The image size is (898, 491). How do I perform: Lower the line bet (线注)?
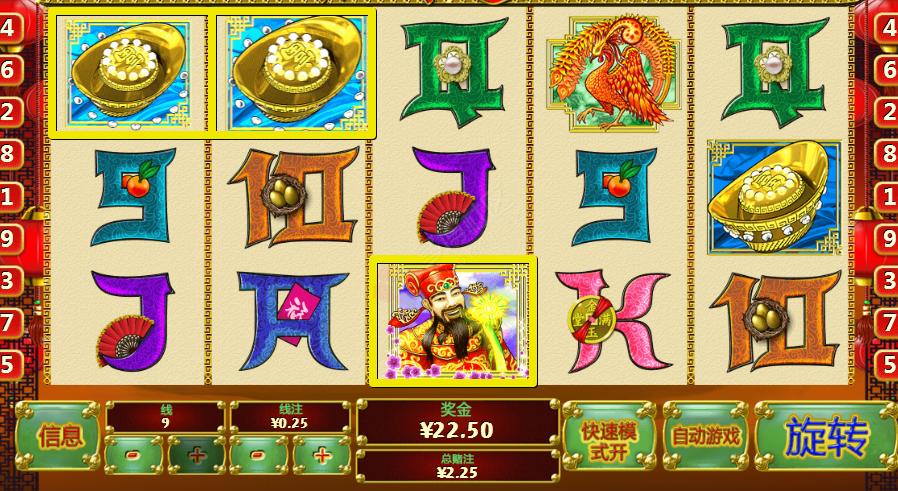coord(259,455)
